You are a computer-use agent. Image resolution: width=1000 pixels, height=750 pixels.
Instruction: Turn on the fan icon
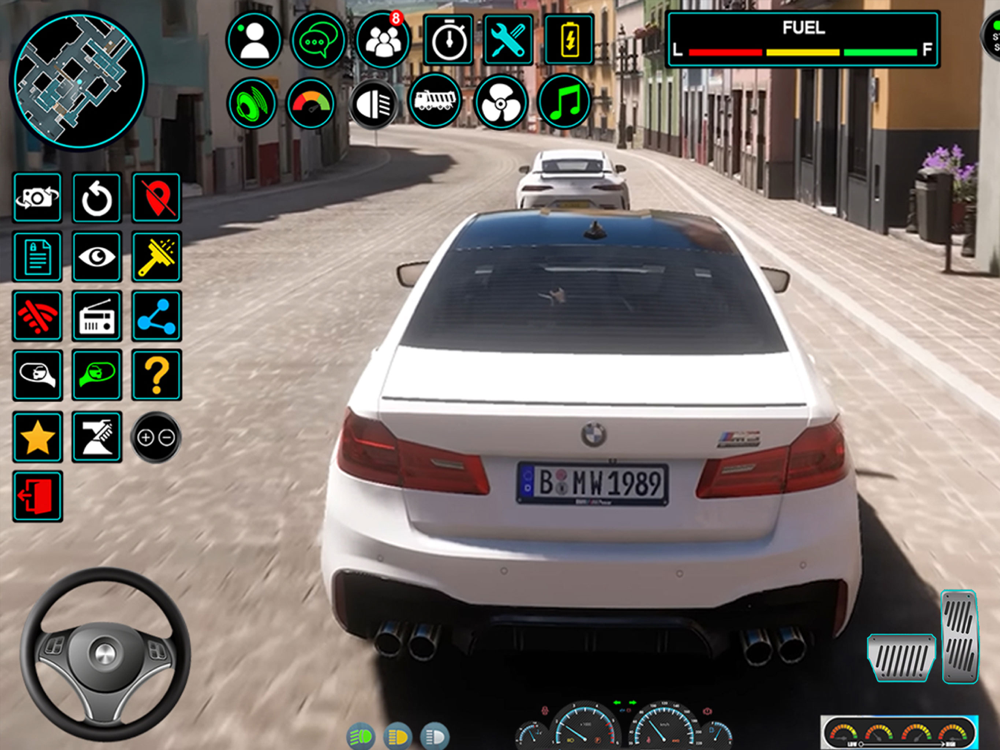click(x=501, y=101)
